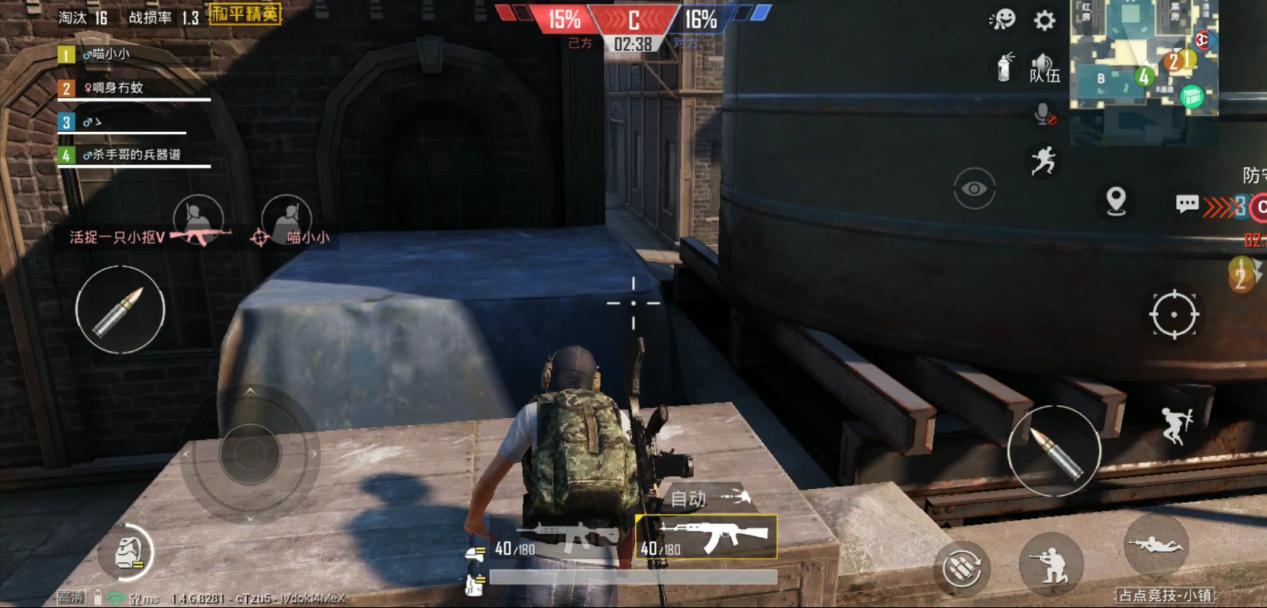Open the quick chat message bubble
The image size is (1267, 608).
1187,203
